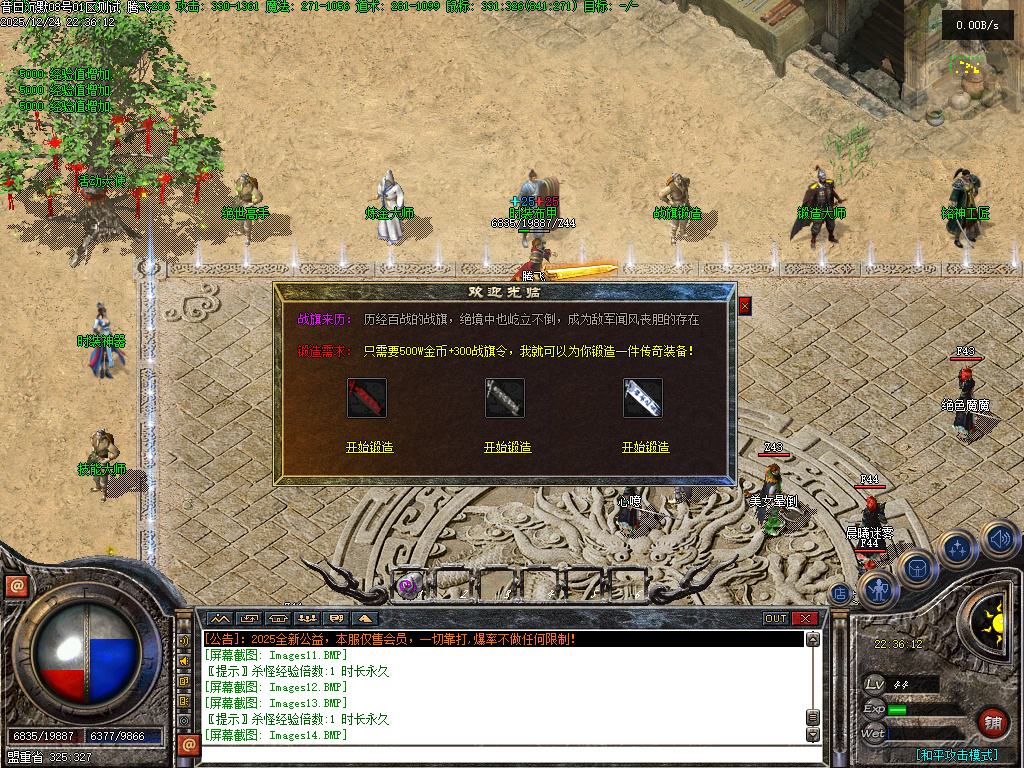This screenshot has height=768, width=1024.
Task: Click the OUT button on chat panel
Action: click(x=776, y=618)
